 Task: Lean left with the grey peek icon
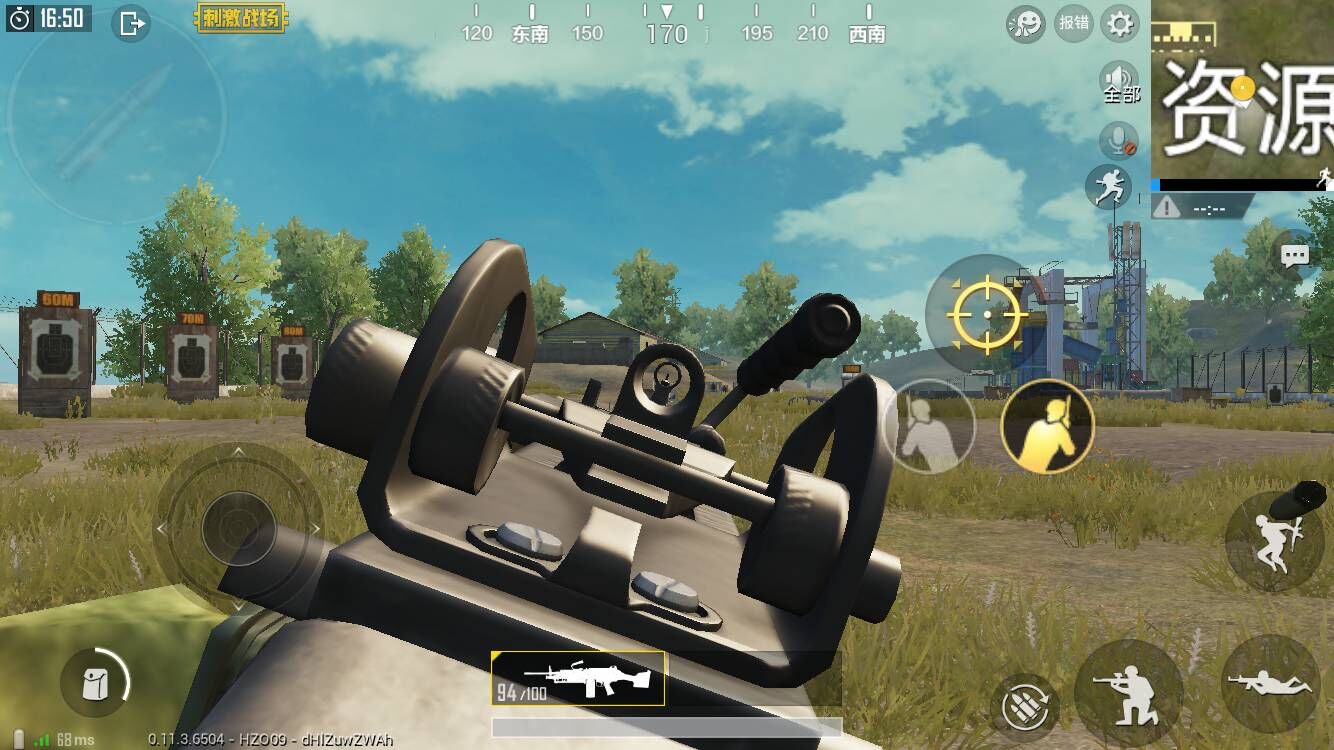pyautogui.click(x=929, y=427)
